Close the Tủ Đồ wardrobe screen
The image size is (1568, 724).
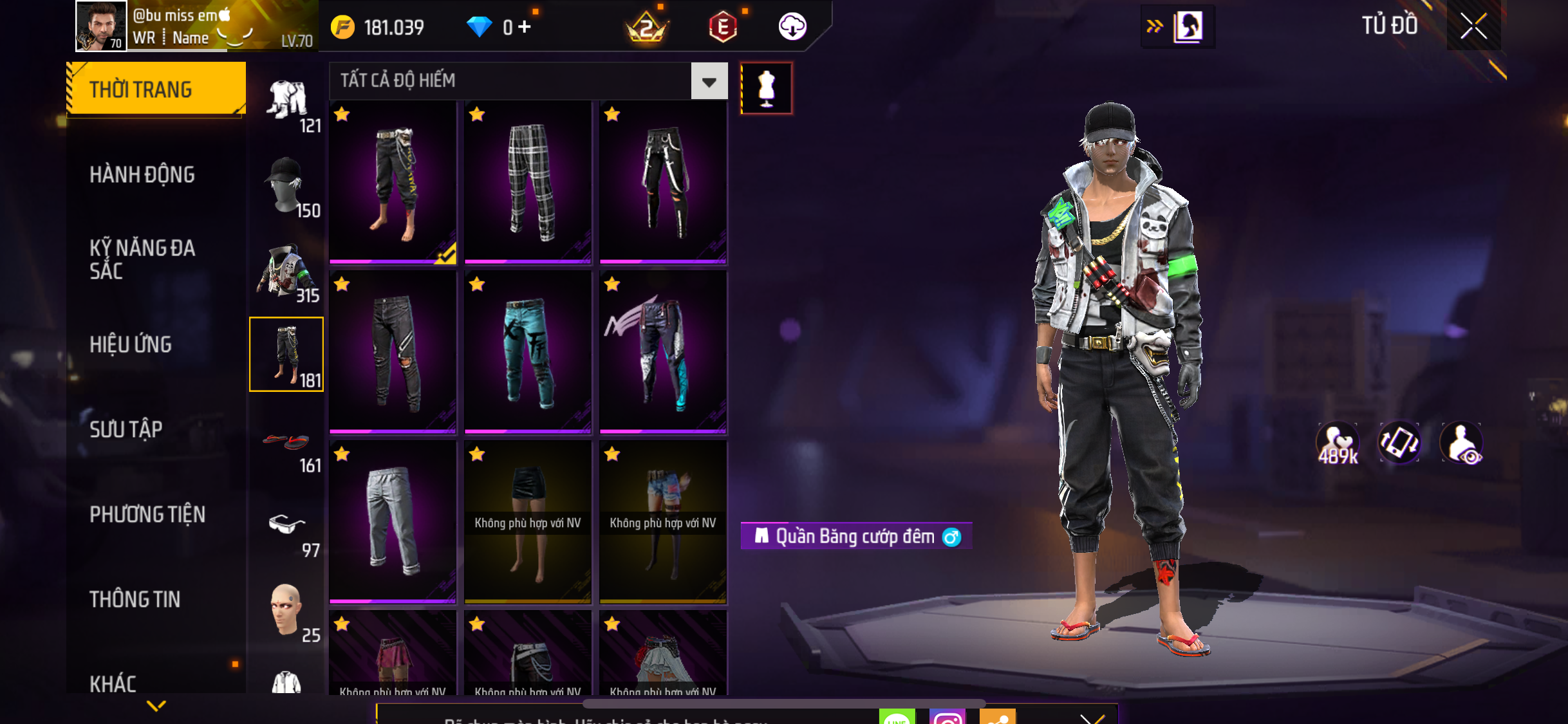[1473, 26]
